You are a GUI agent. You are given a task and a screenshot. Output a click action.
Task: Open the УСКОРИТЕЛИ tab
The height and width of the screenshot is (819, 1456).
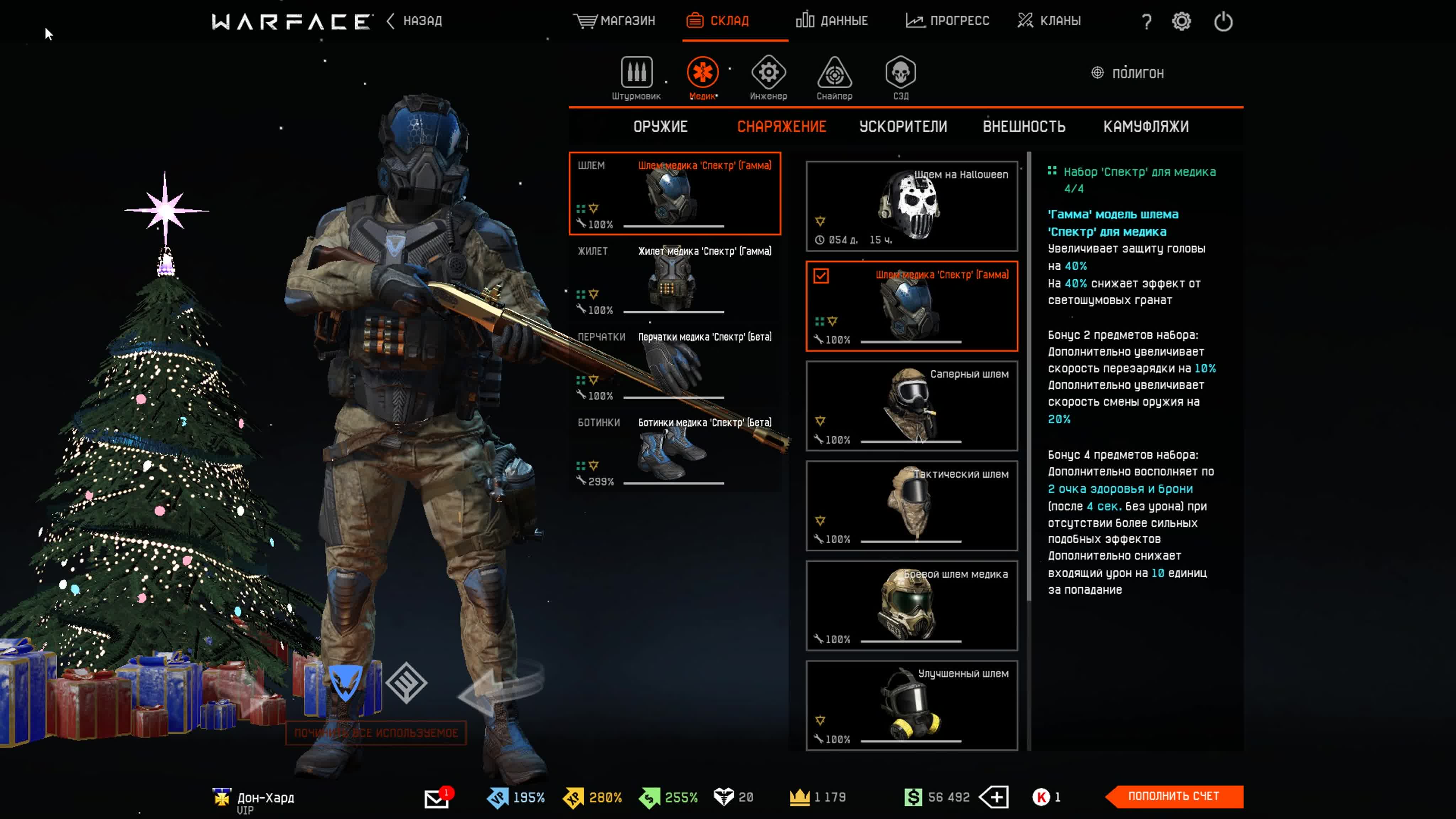click(x=903, y=127)
